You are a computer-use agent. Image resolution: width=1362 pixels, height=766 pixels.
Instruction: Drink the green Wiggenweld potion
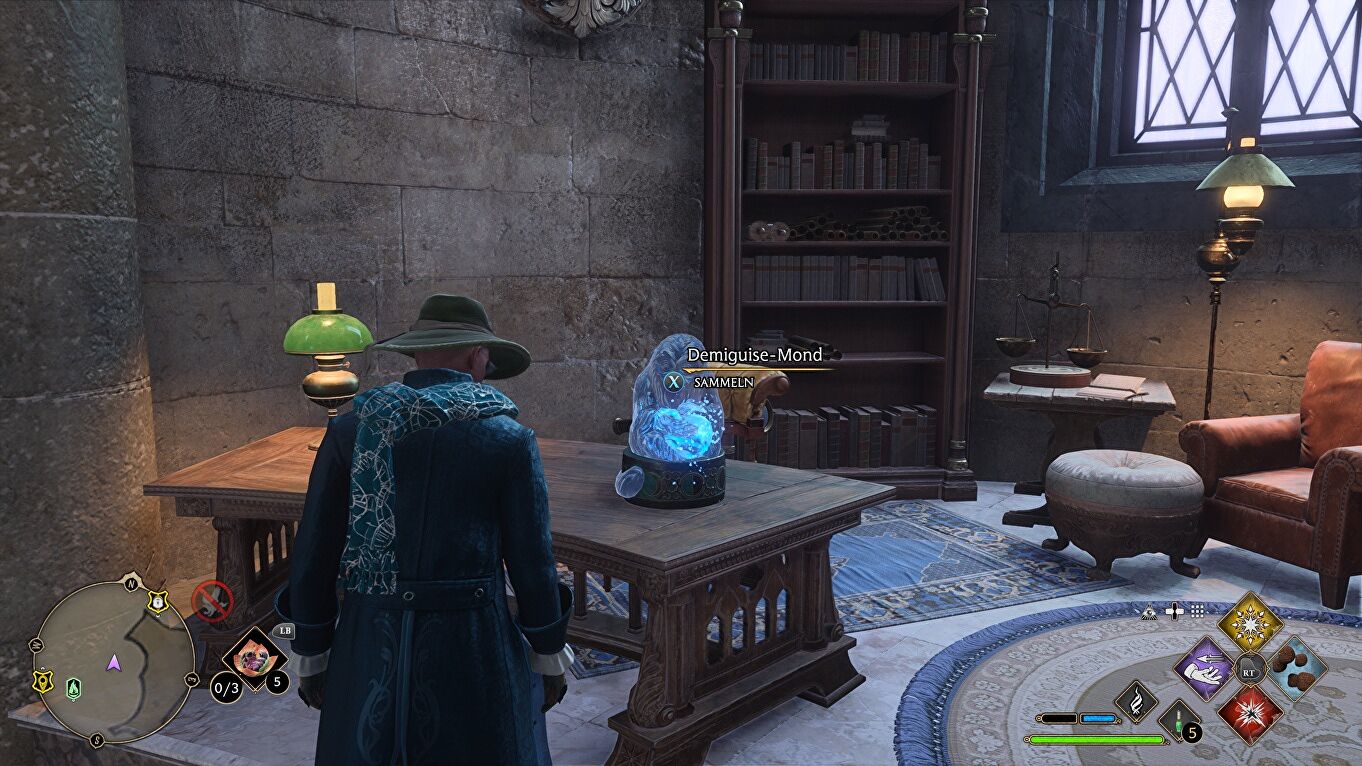(x=1179, y=720)
